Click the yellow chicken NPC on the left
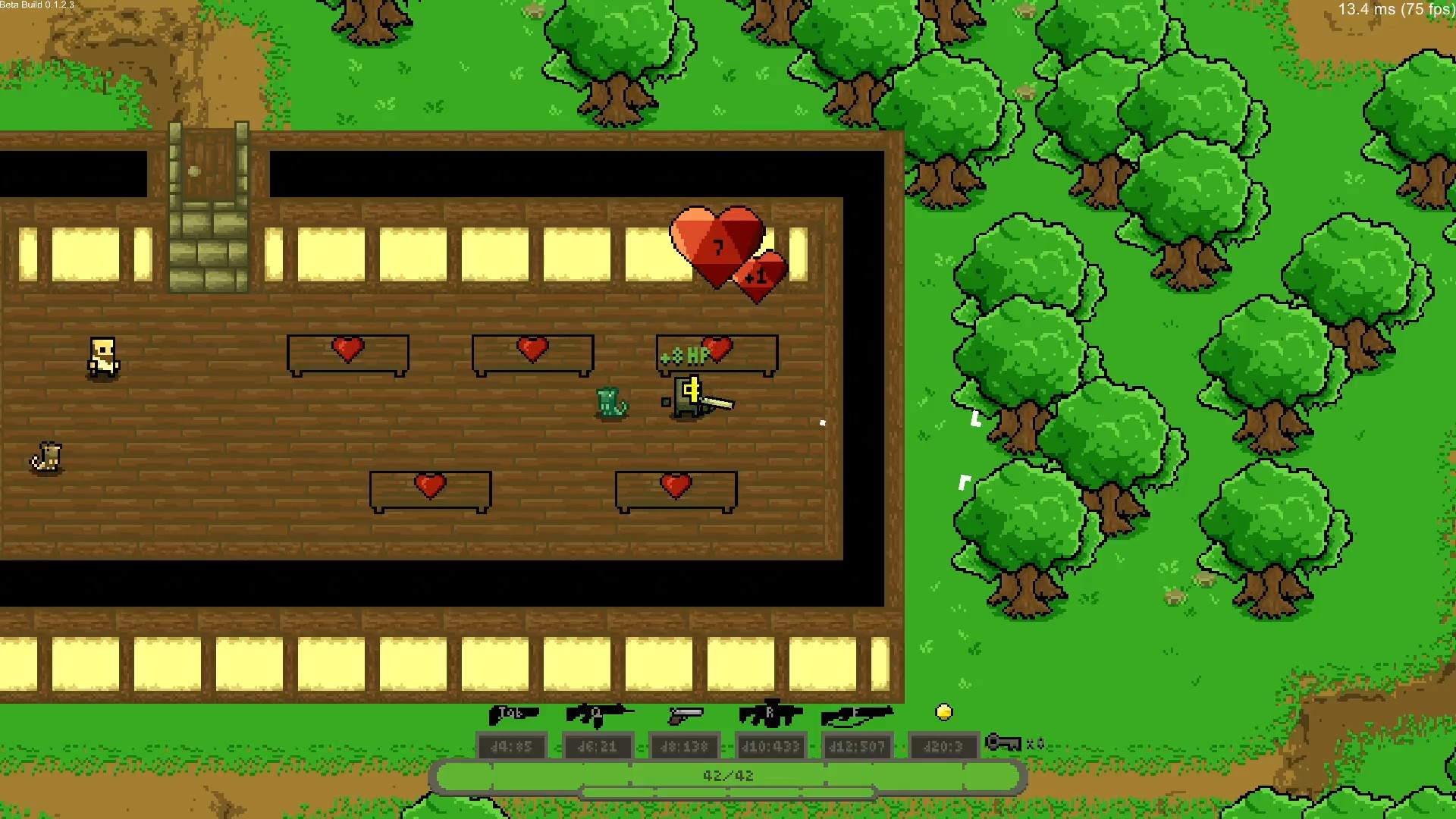Screen dimensions: 1456x819 click(103, 355)
